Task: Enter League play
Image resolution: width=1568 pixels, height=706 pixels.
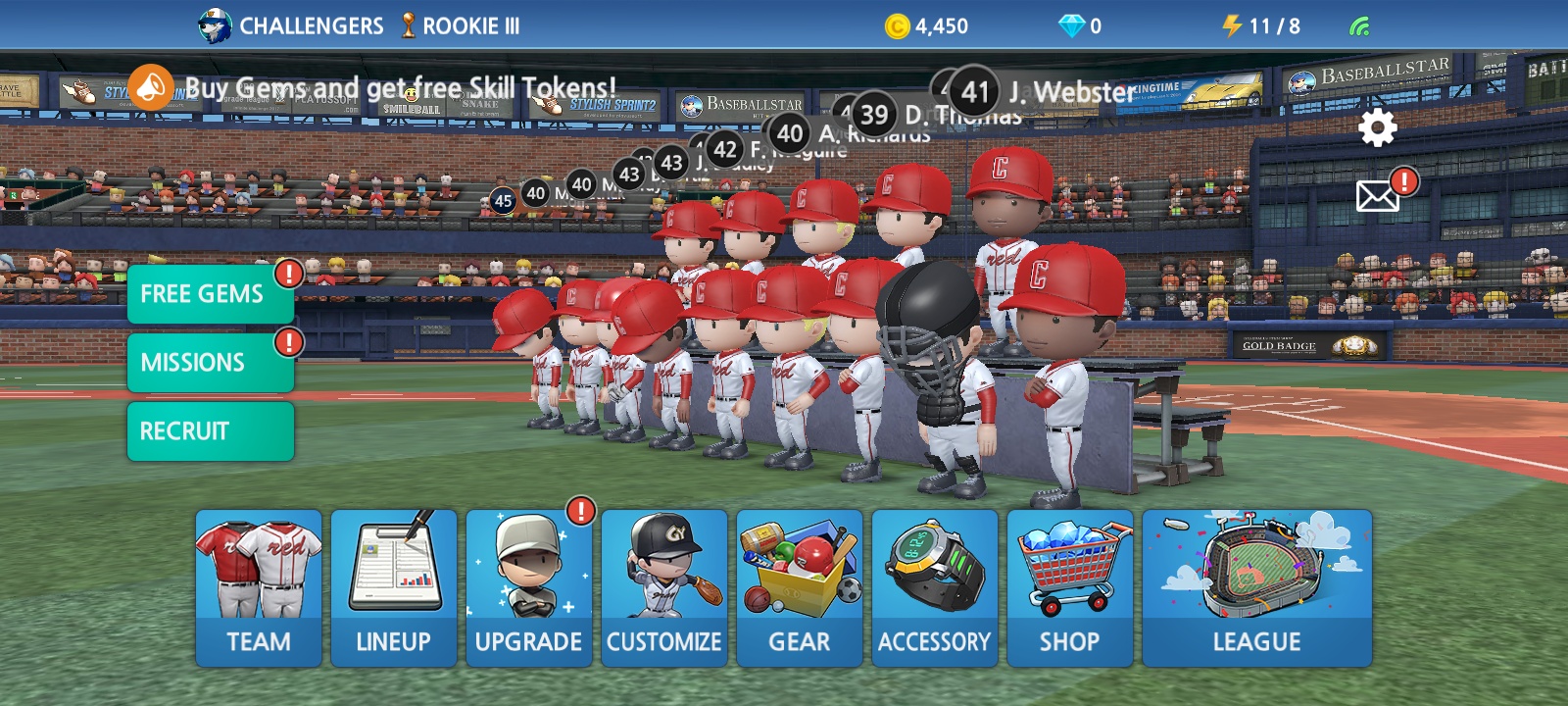Action: pyautogui.click(x=1257, y=587)
